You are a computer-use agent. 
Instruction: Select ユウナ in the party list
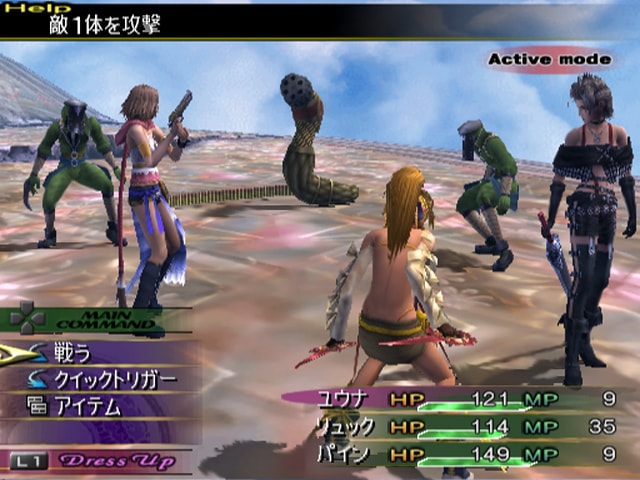[x=346, y=399]
